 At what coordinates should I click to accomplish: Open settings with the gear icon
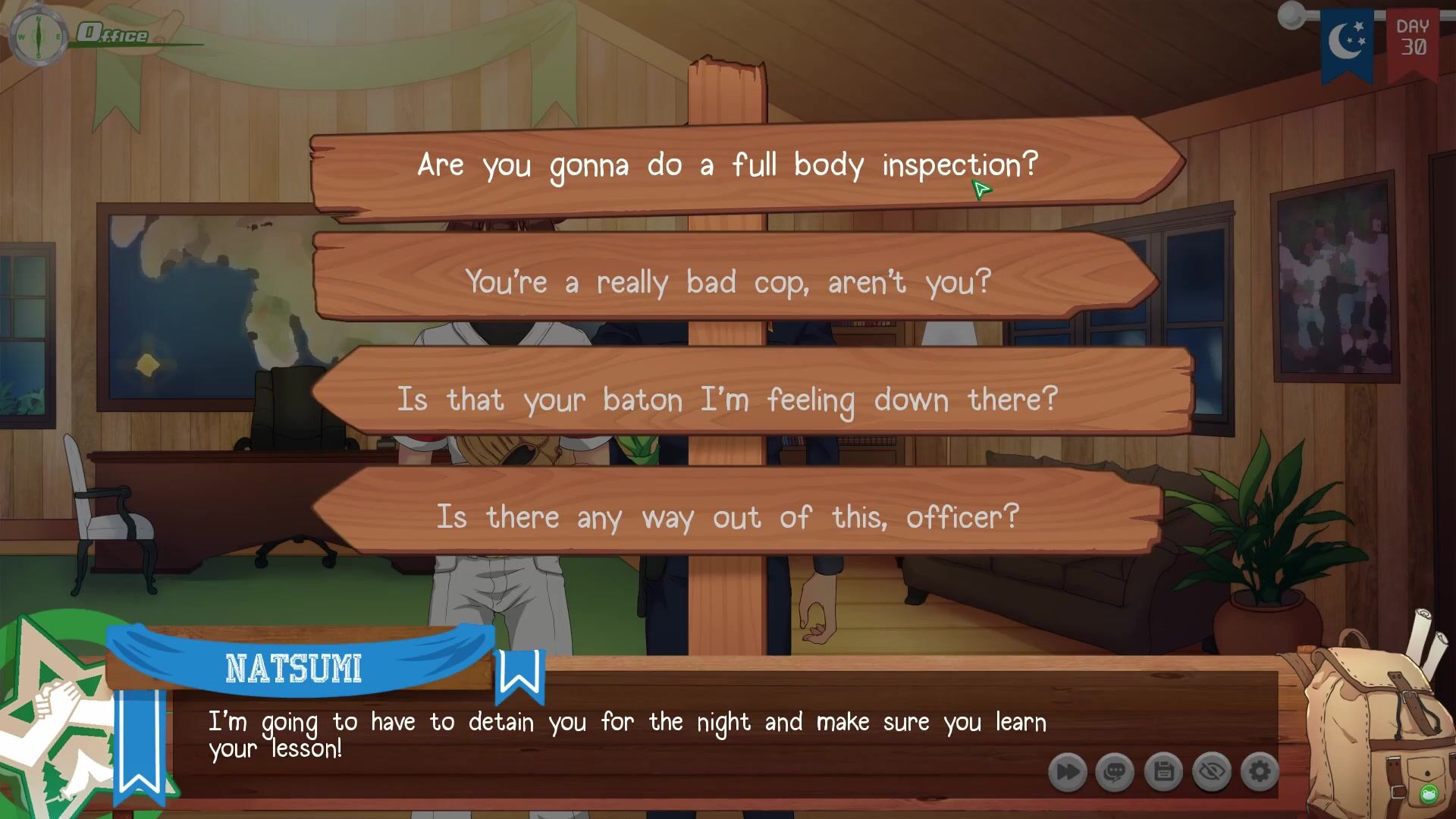coord(1260,772)
